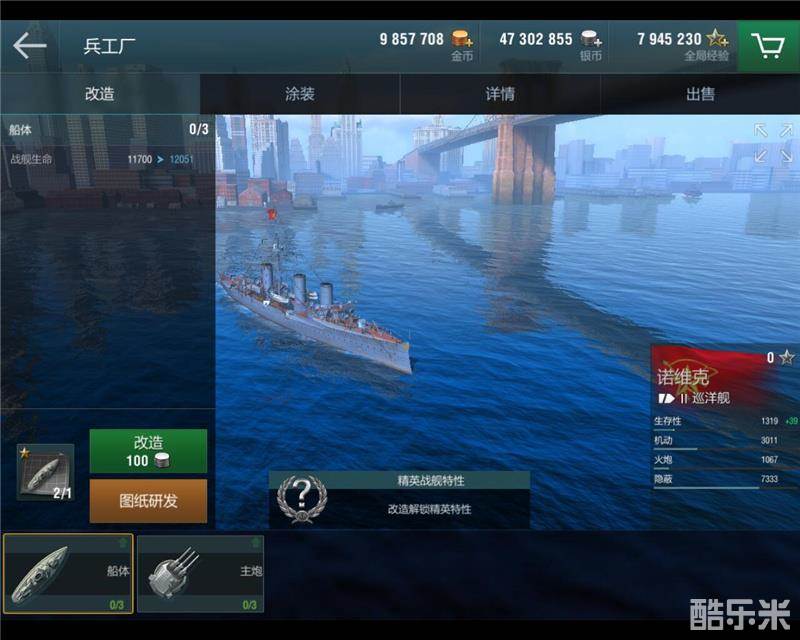
Task: Click the green 改造 100 button
Action: click(x=148, y=451)
